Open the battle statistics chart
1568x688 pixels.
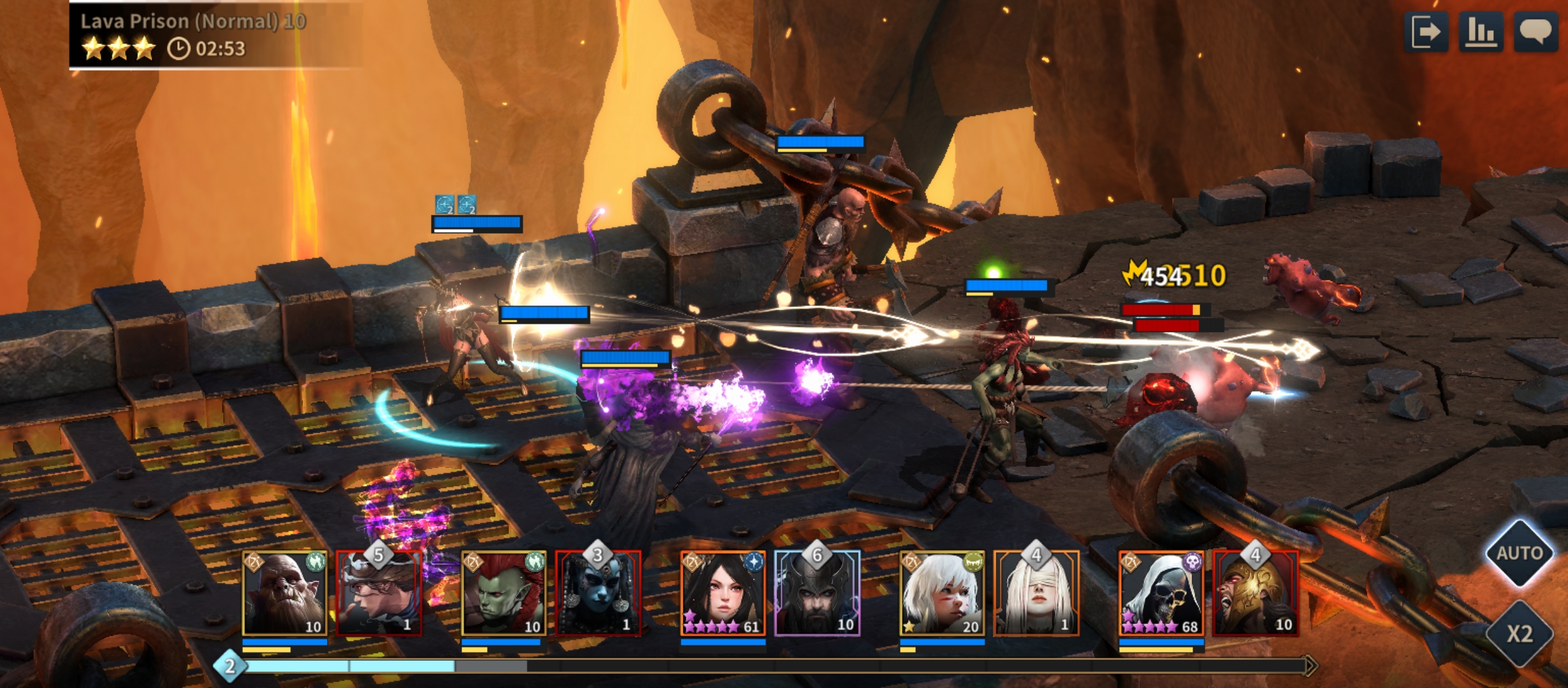pos(1481,32)
